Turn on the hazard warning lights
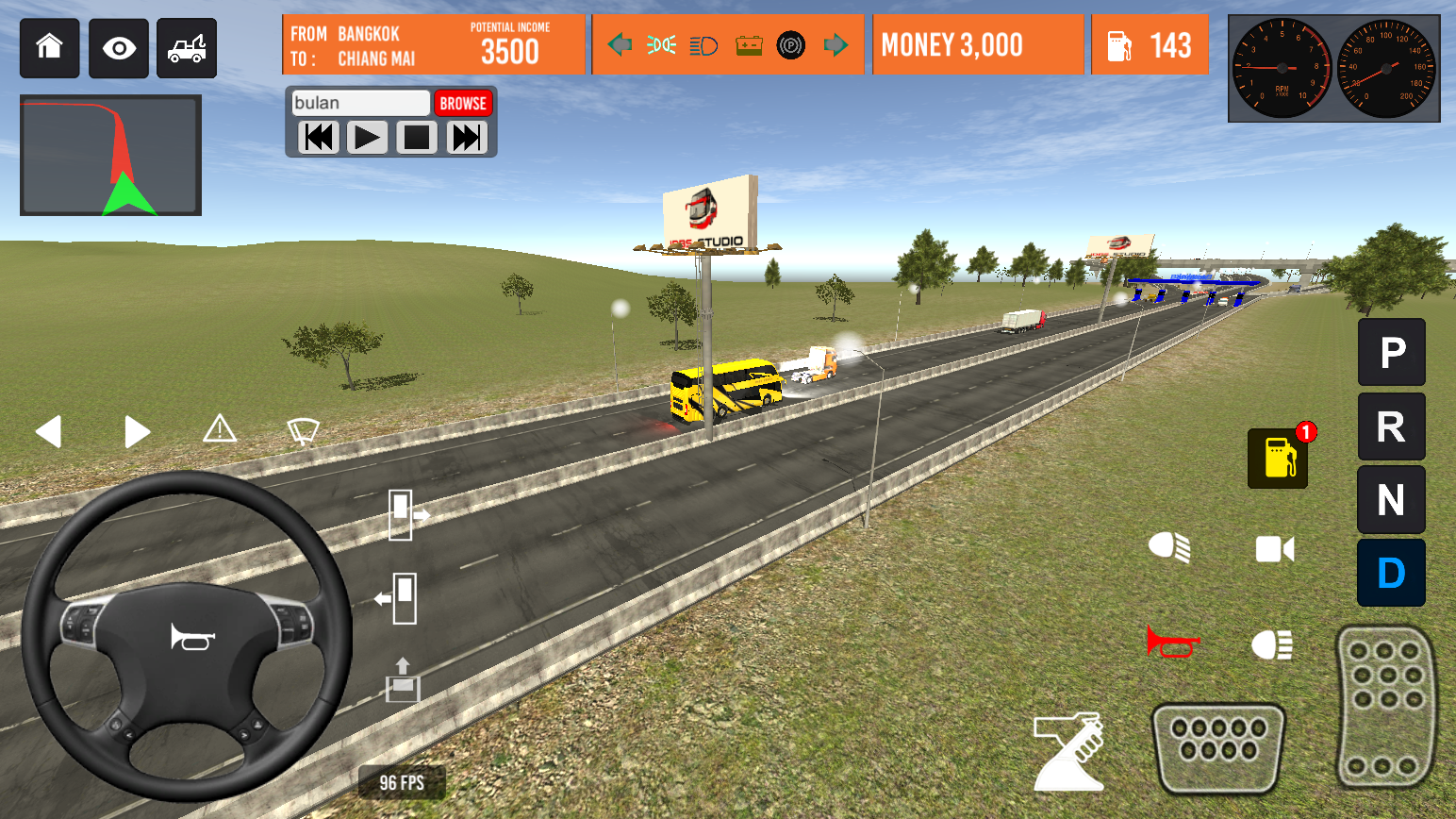 [220, 429]
